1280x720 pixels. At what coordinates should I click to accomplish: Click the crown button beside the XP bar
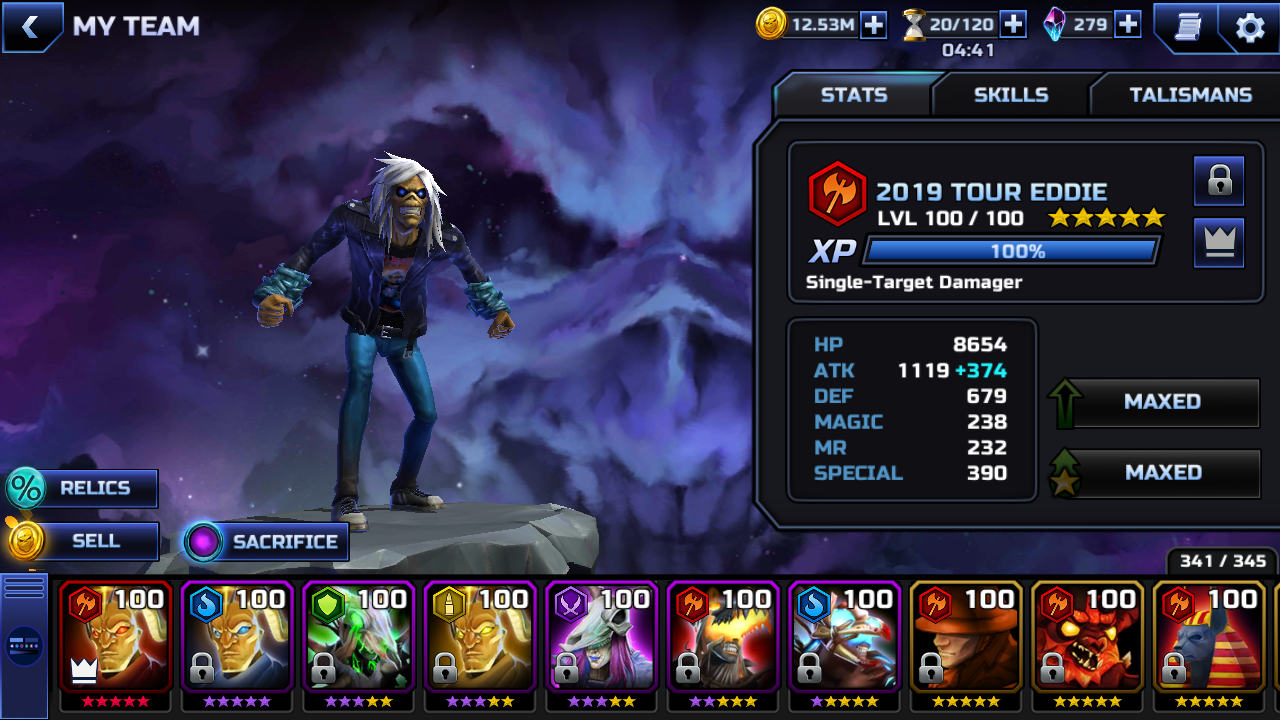(1219, 243)
